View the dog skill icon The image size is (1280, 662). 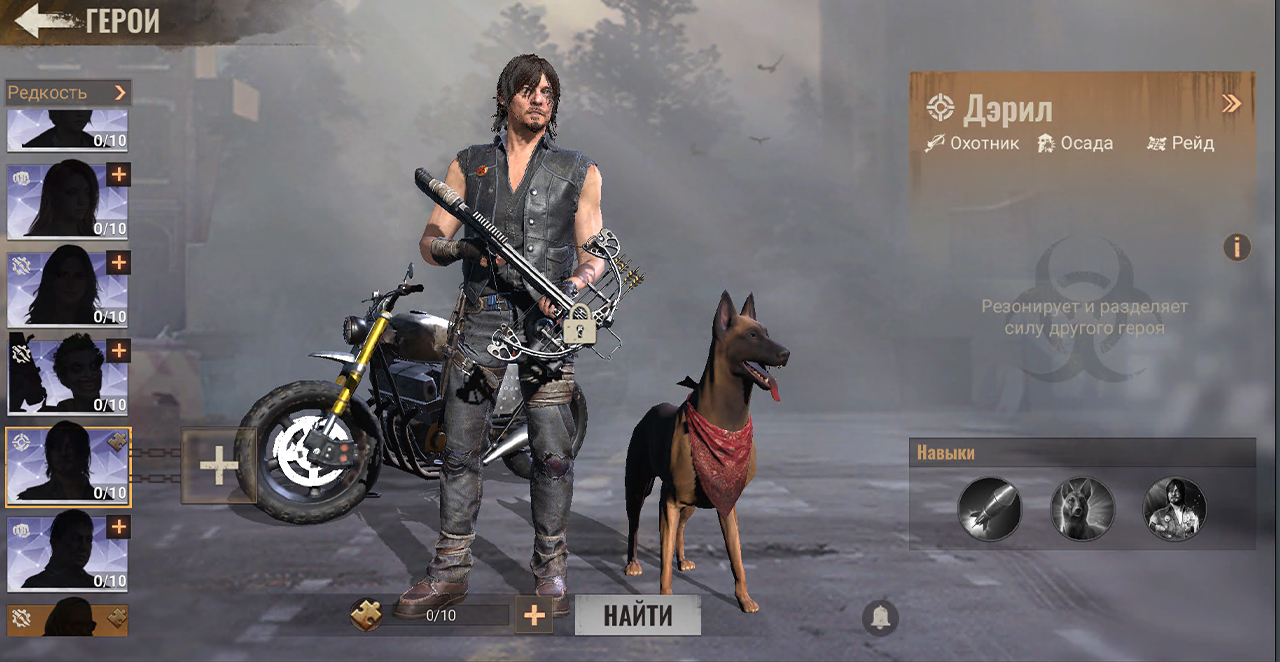coord(1082,508)
